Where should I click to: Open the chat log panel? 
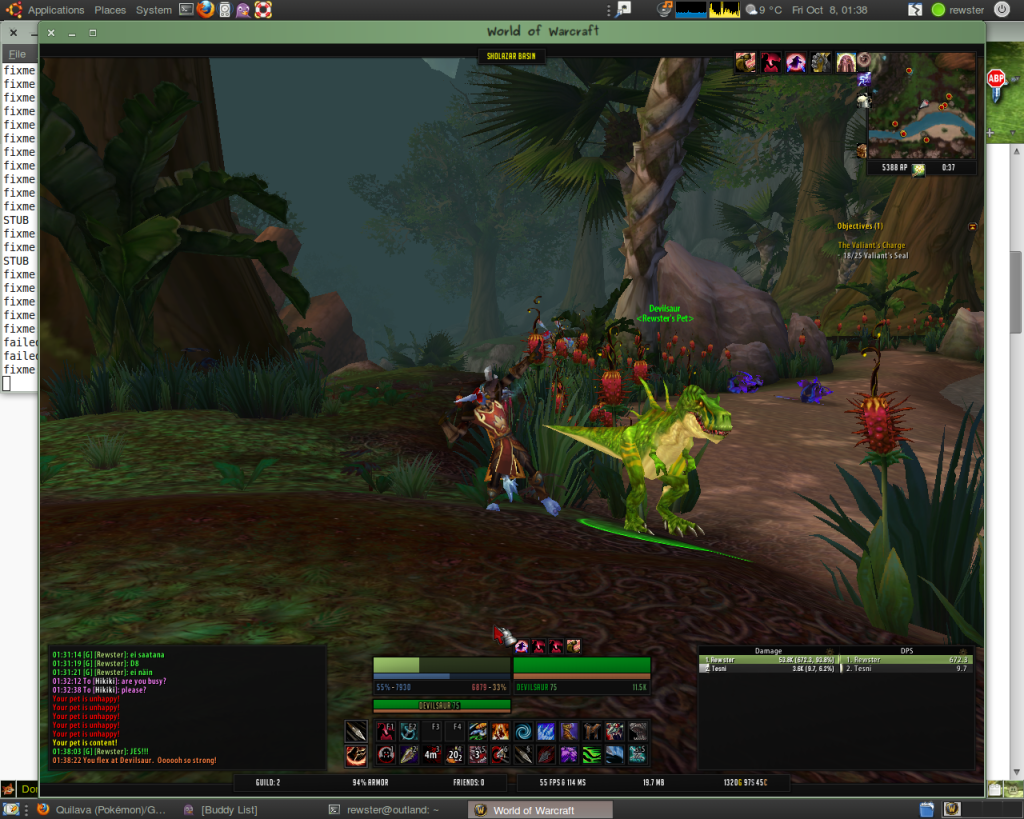coord(187,707)
